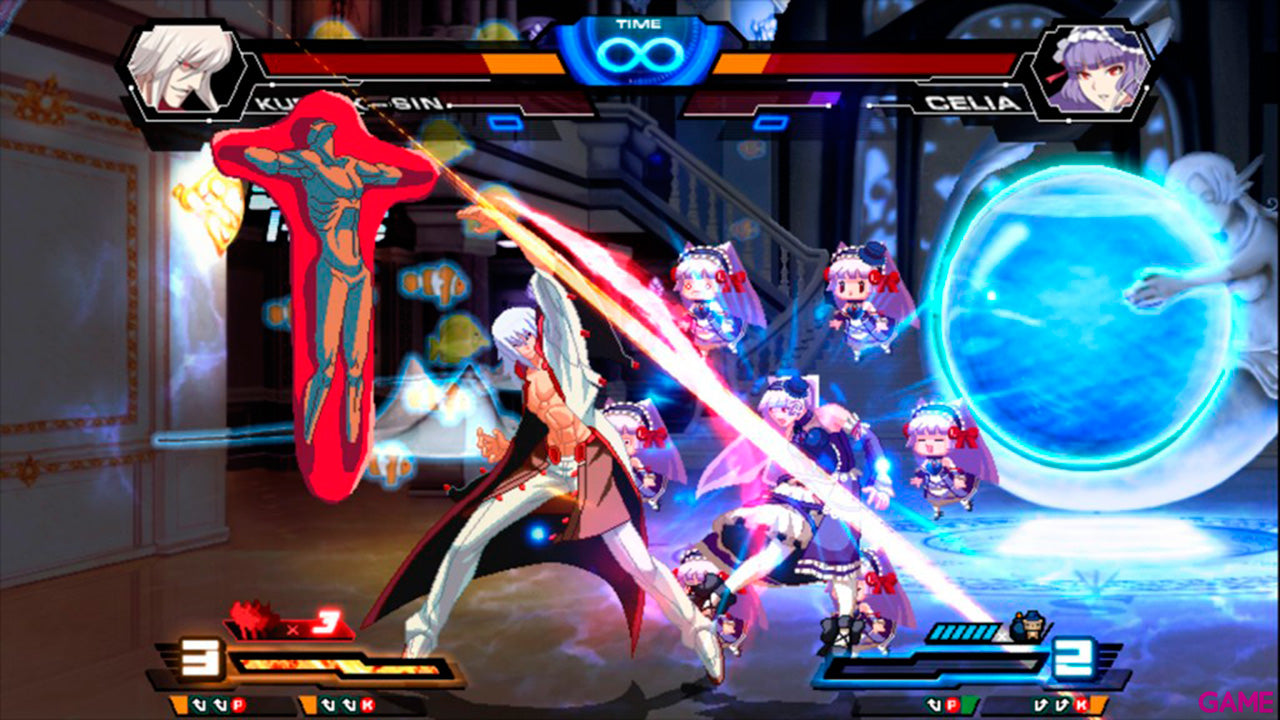Toggle the green marker next to Celia's P command
The image size is (1280, 720).
(x=969, y=705)
